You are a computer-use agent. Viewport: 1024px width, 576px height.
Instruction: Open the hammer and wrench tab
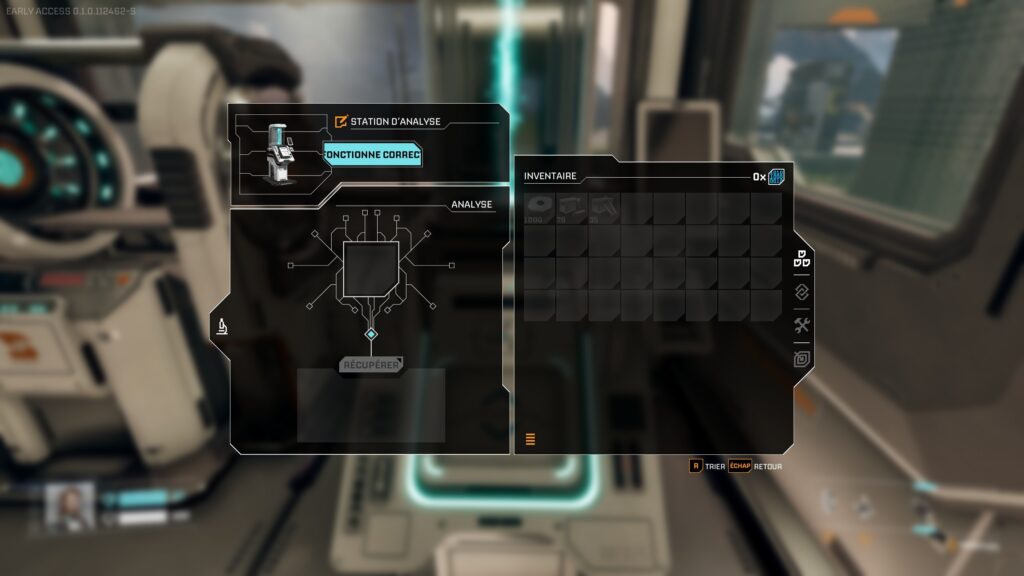(802, 325)
